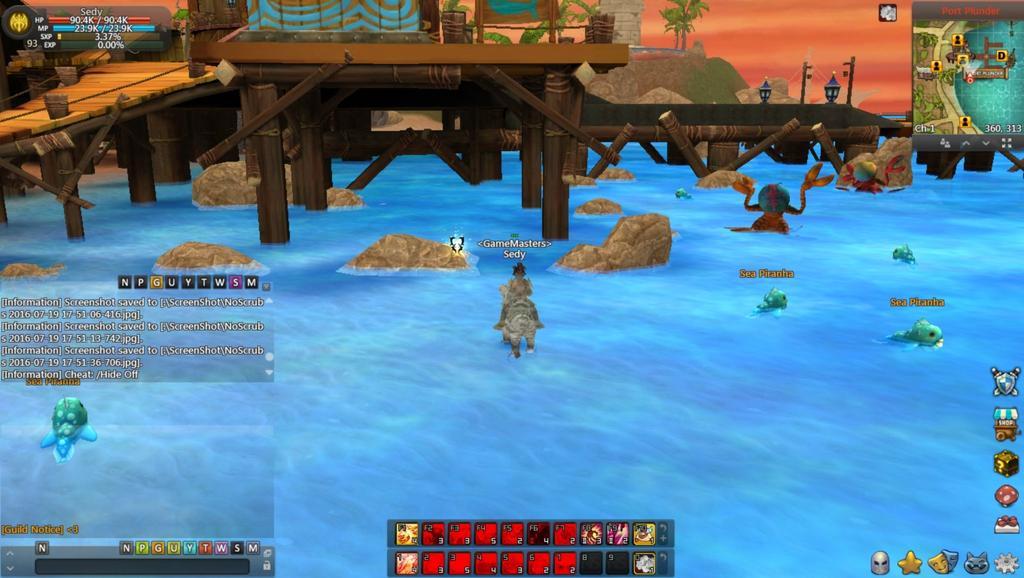Open the gold star menu icon

(909, 563)
